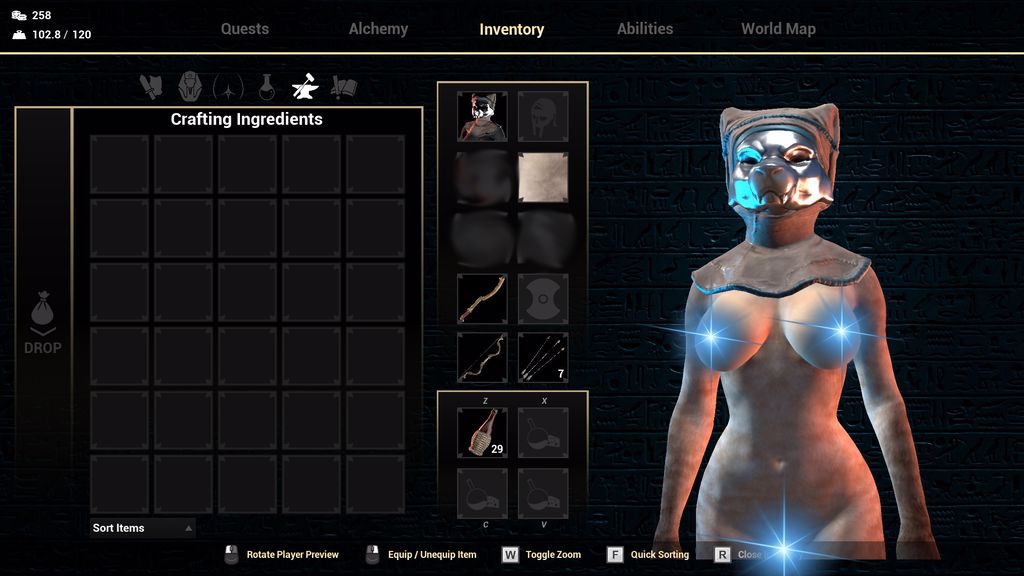Filter by sword and armor category
The width and height of the screenshot is (1024, 576).
coord(151,87)
